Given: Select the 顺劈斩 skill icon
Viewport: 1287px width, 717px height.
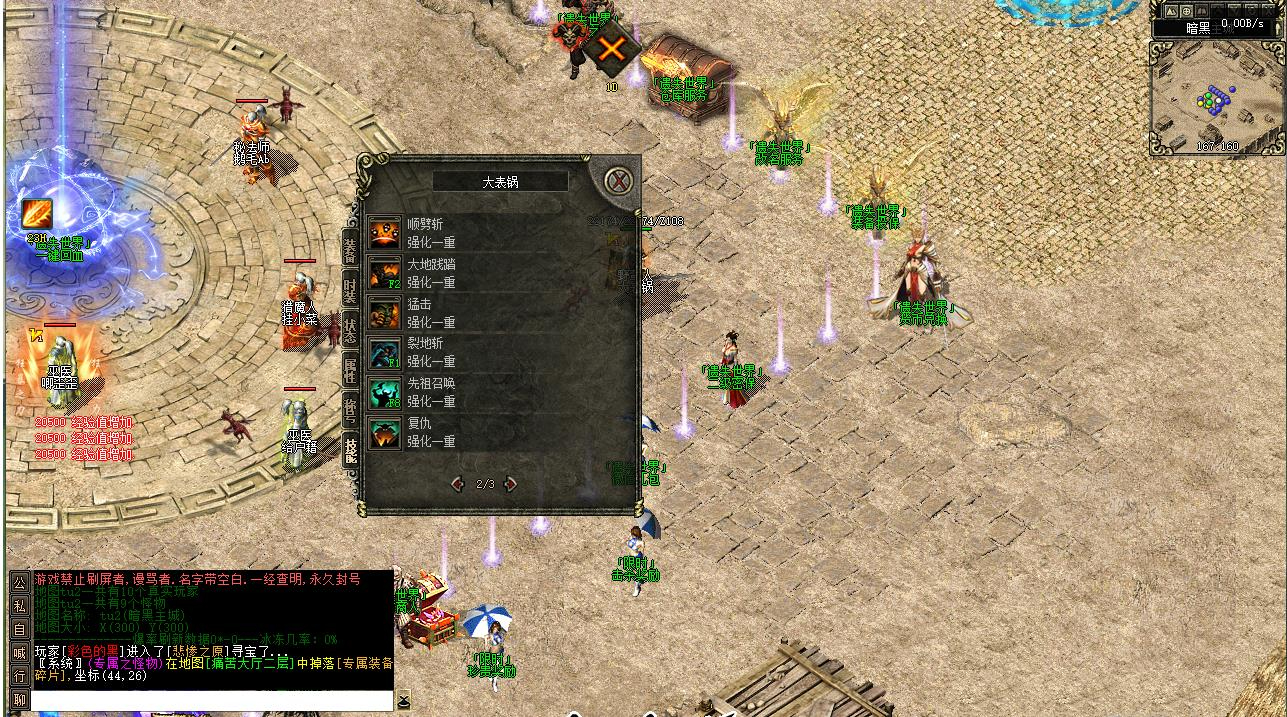Looking at the screenshot, I should pyautogui.click(x=385, y=233).
